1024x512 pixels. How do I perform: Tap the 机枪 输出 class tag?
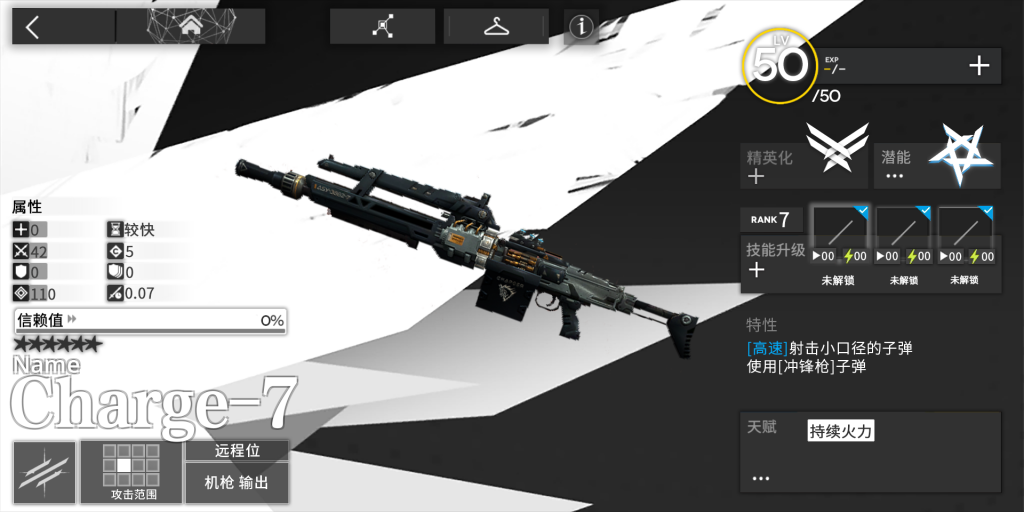coord(237,483)
